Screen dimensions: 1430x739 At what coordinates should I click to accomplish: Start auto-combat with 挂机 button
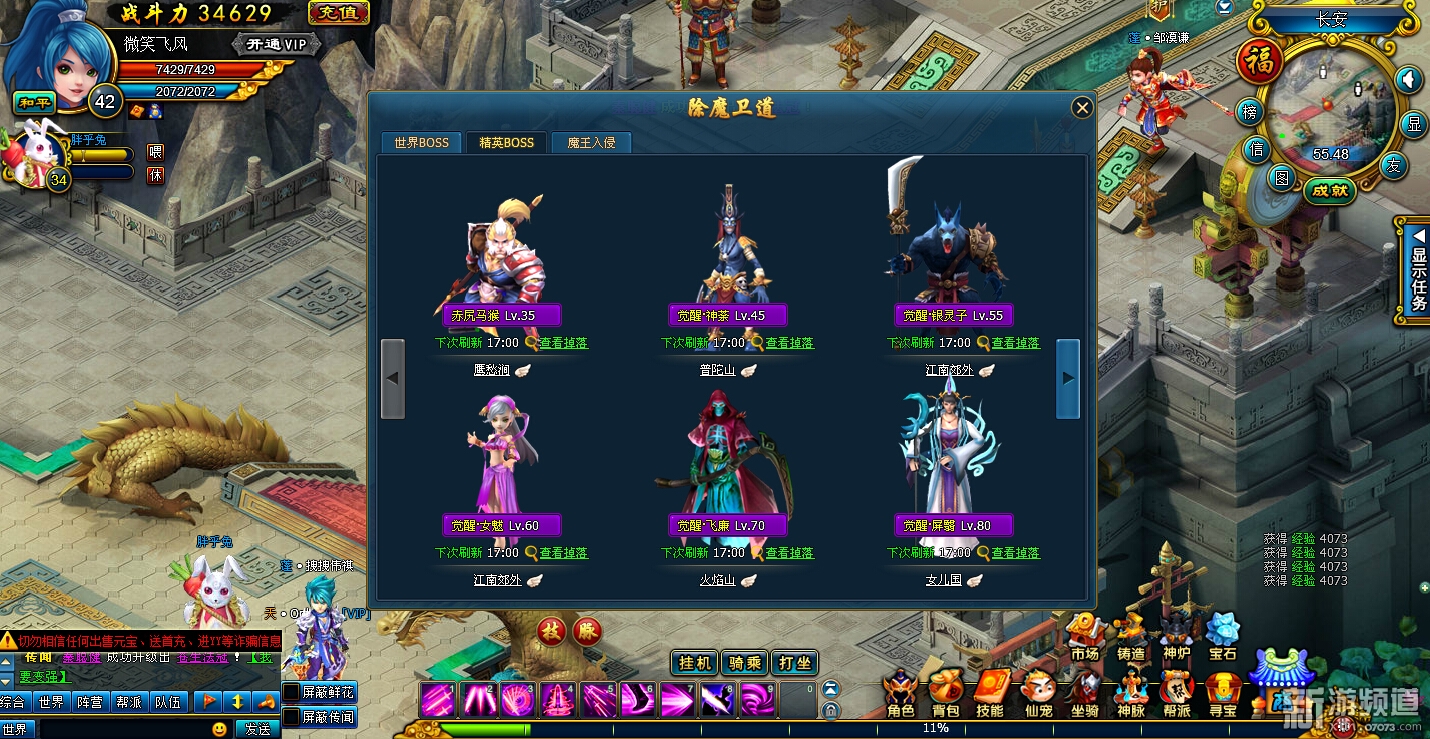point(695,663)
